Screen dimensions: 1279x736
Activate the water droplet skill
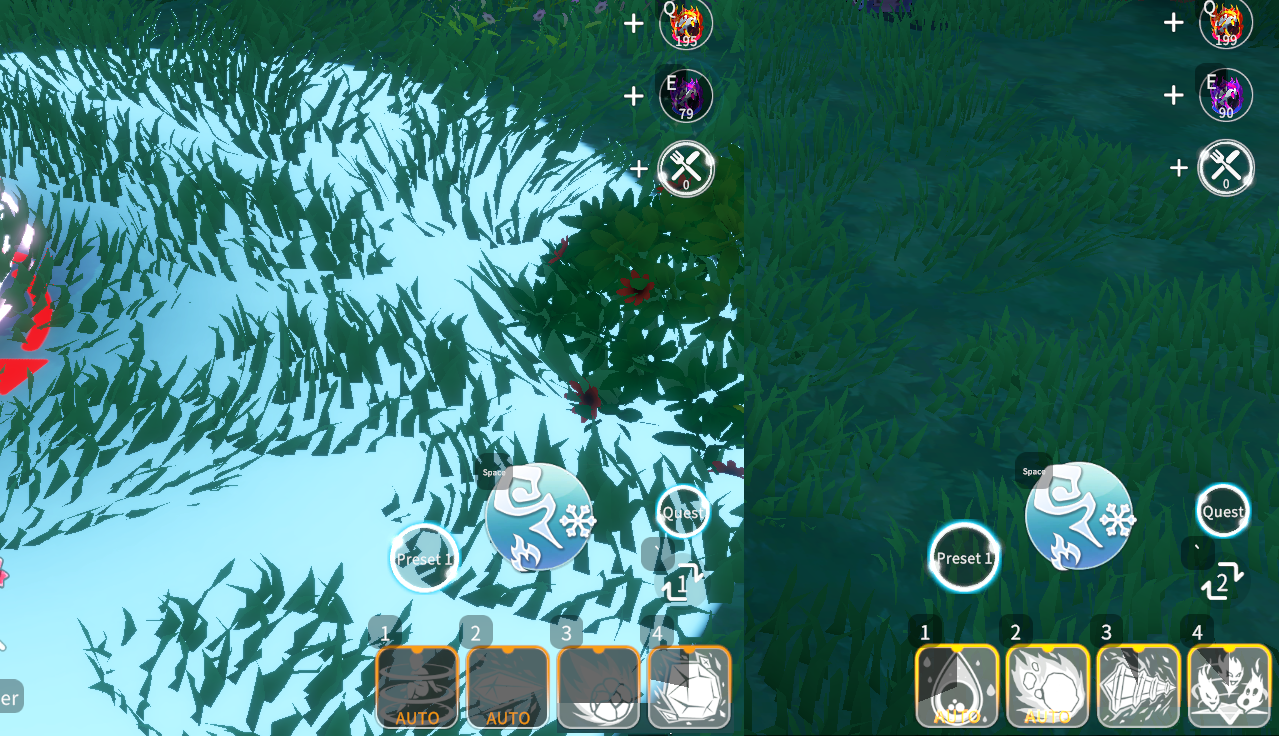click(x=957, y=686)
